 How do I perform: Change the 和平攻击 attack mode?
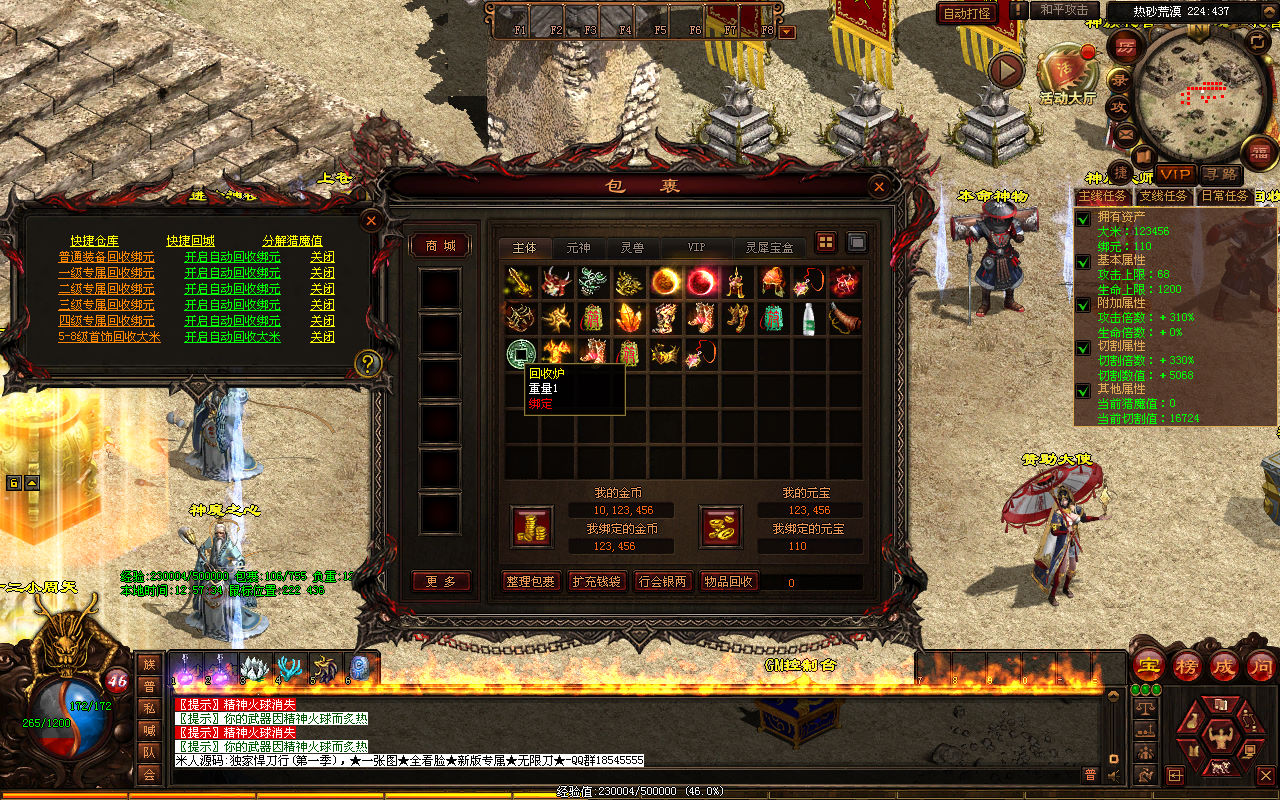point(1064,10)
